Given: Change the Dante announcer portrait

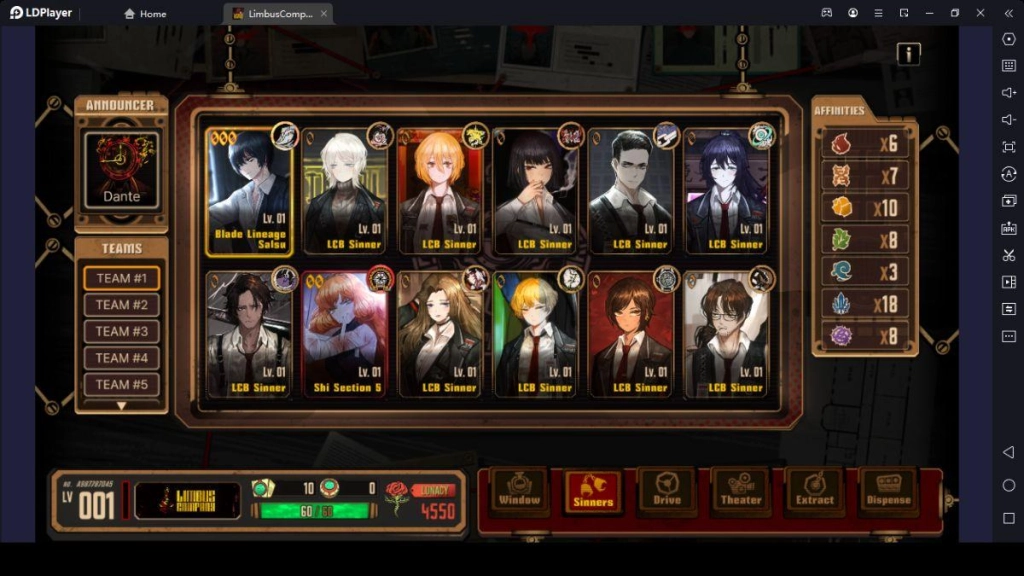Looking at the screenshot, I should 121,168.
